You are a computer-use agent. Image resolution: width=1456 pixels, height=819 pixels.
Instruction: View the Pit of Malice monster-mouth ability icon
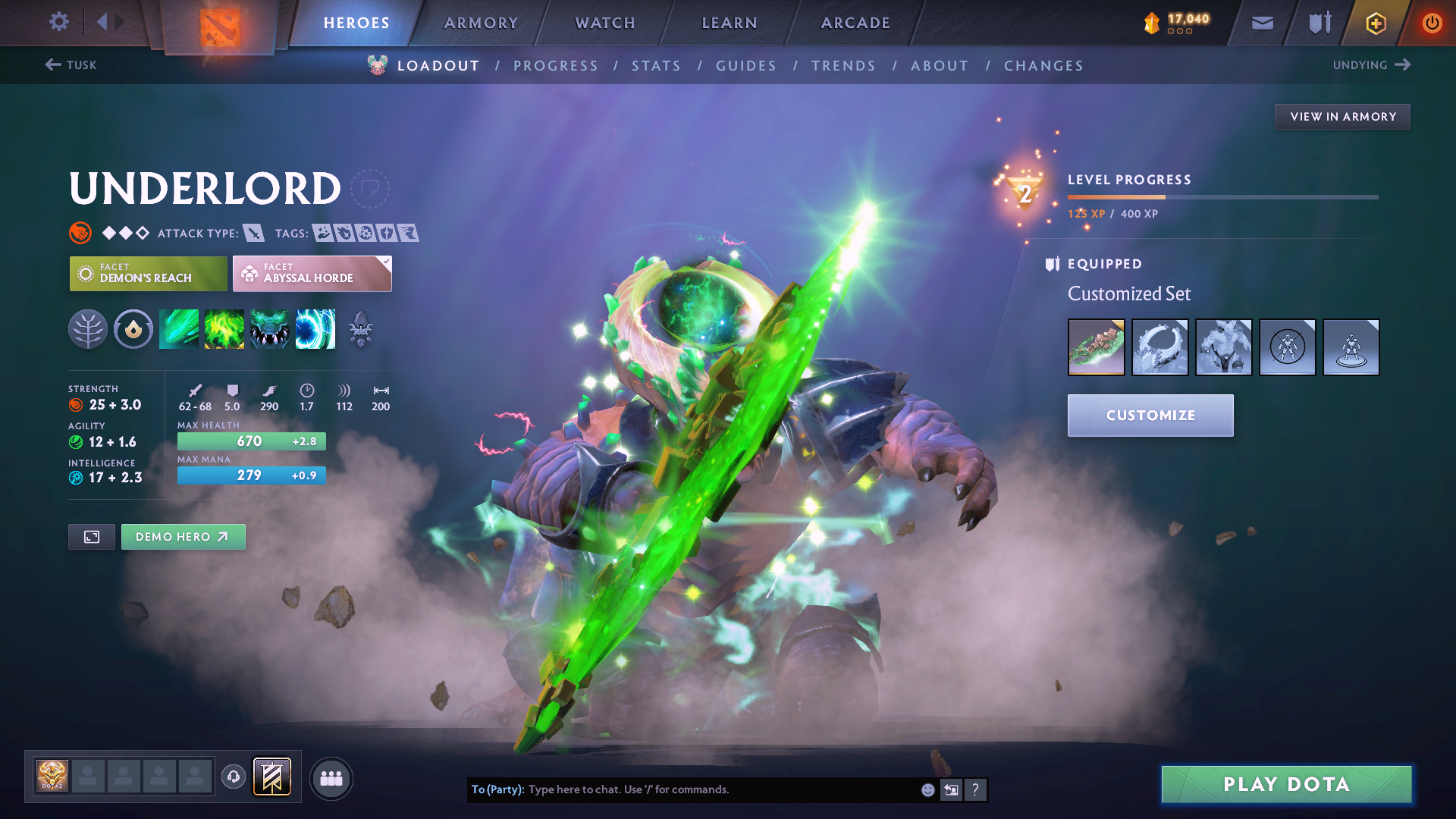pos(270,328)
